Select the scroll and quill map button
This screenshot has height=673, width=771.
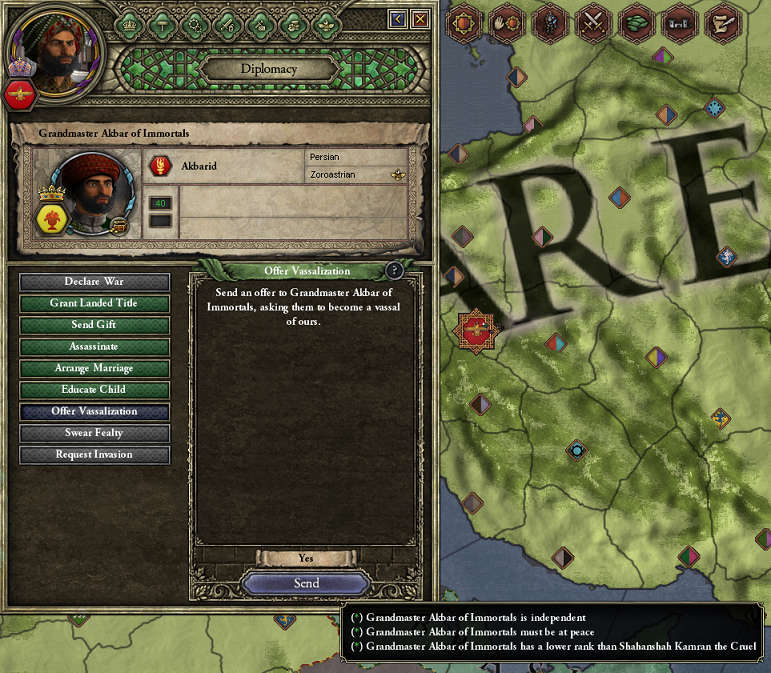point(722,22)
